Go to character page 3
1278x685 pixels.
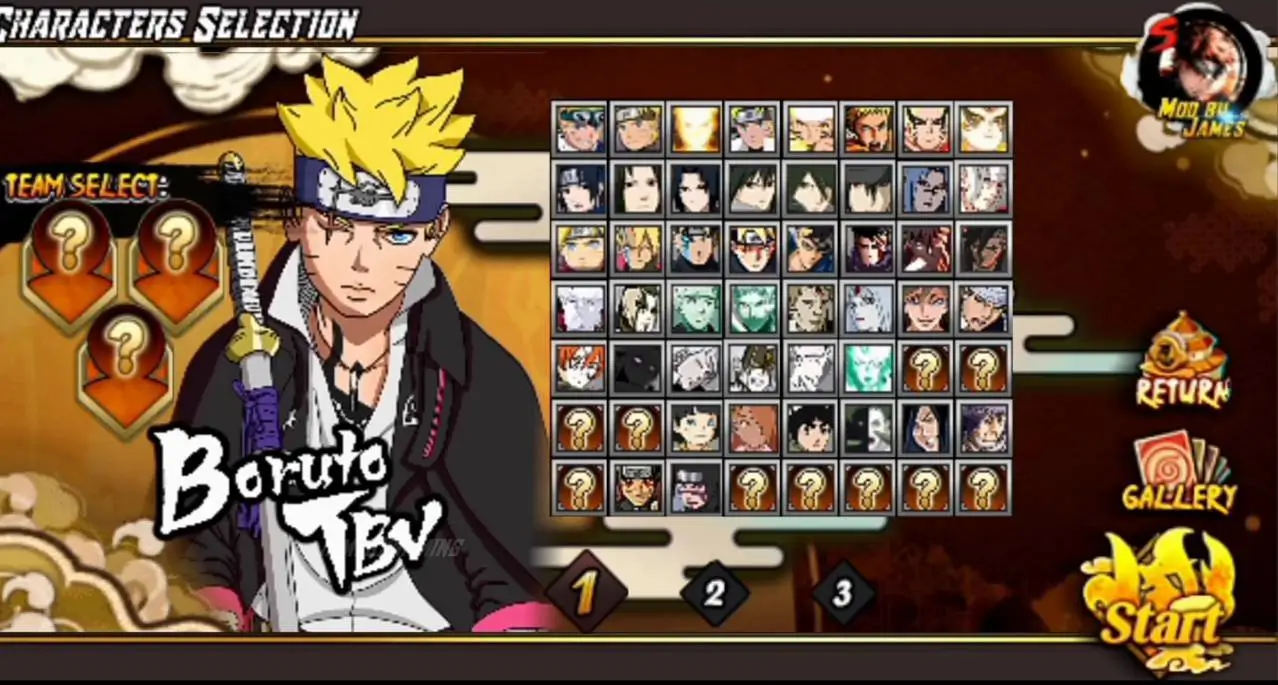click(842, 593)
